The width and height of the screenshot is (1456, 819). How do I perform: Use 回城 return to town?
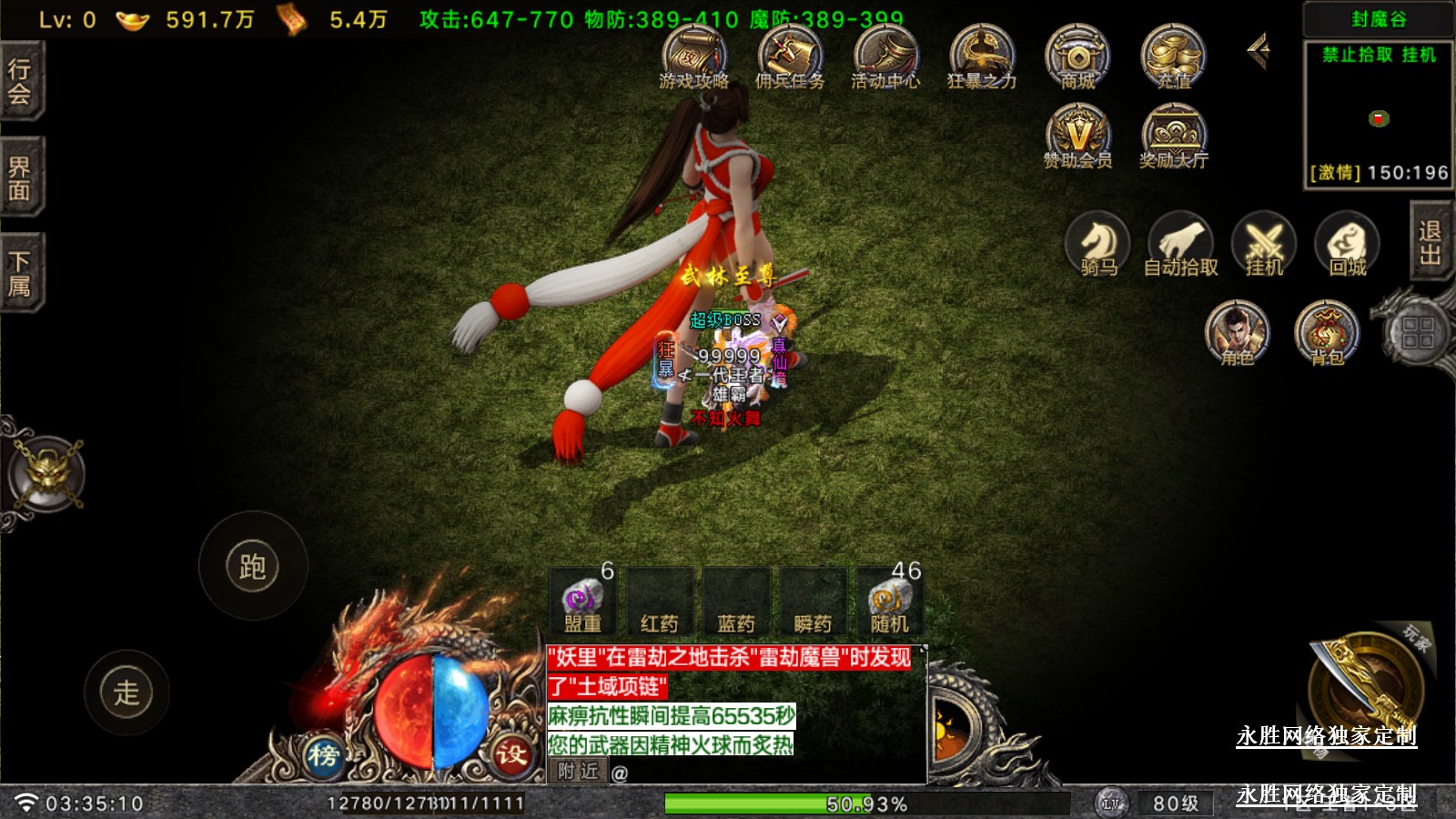(1348, 244)
